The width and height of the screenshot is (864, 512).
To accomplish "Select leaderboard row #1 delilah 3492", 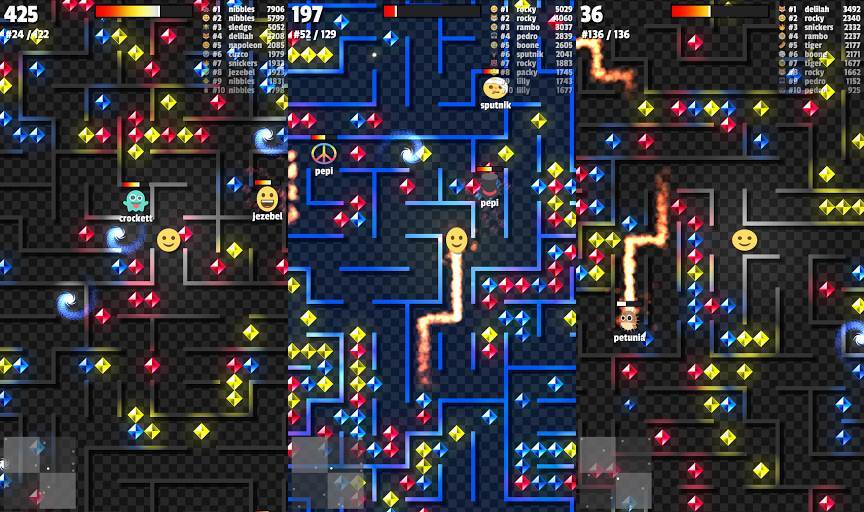I will click(x=819, y=9).
